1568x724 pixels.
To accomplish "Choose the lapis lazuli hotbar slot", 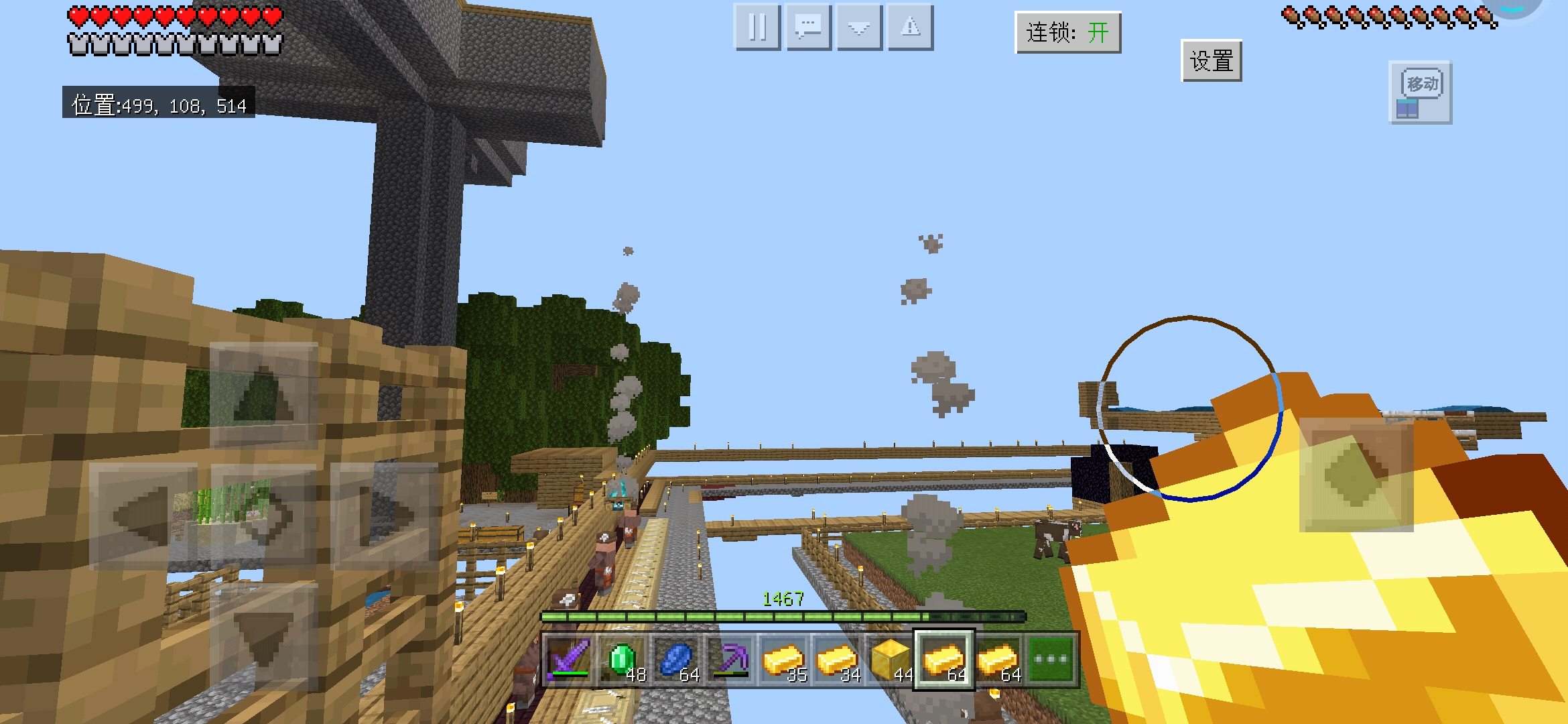I will (x=676, y=660).
